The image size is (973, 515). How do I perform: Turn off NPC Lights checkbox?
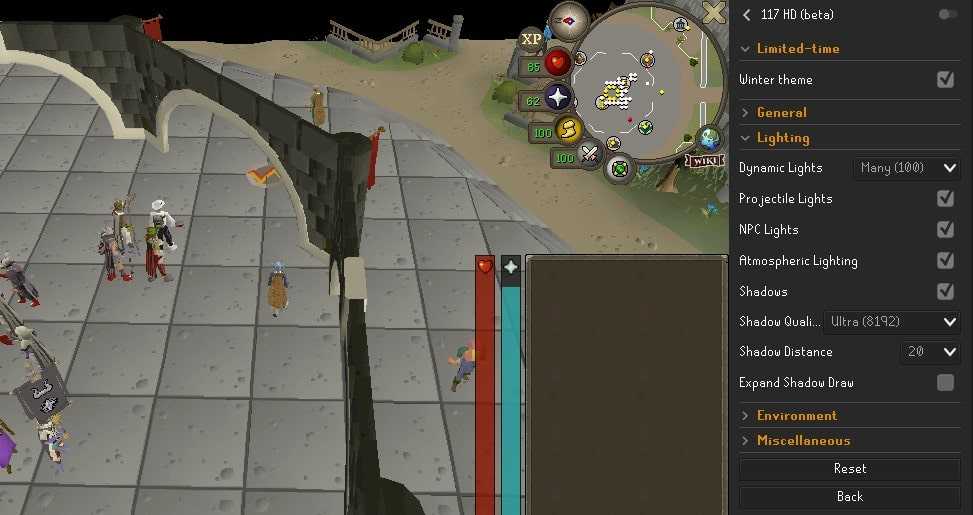coord(945,230)
